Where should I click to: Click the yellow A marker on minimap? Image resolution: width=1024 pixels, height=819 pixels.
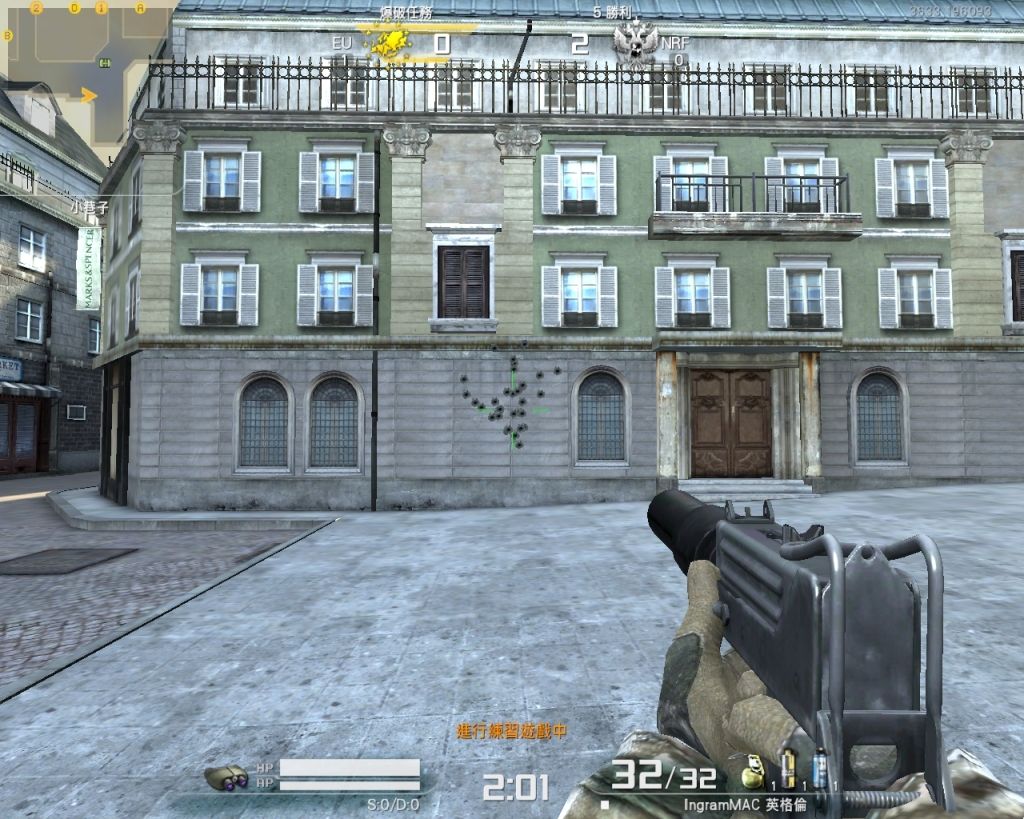[x=140, y=8]
